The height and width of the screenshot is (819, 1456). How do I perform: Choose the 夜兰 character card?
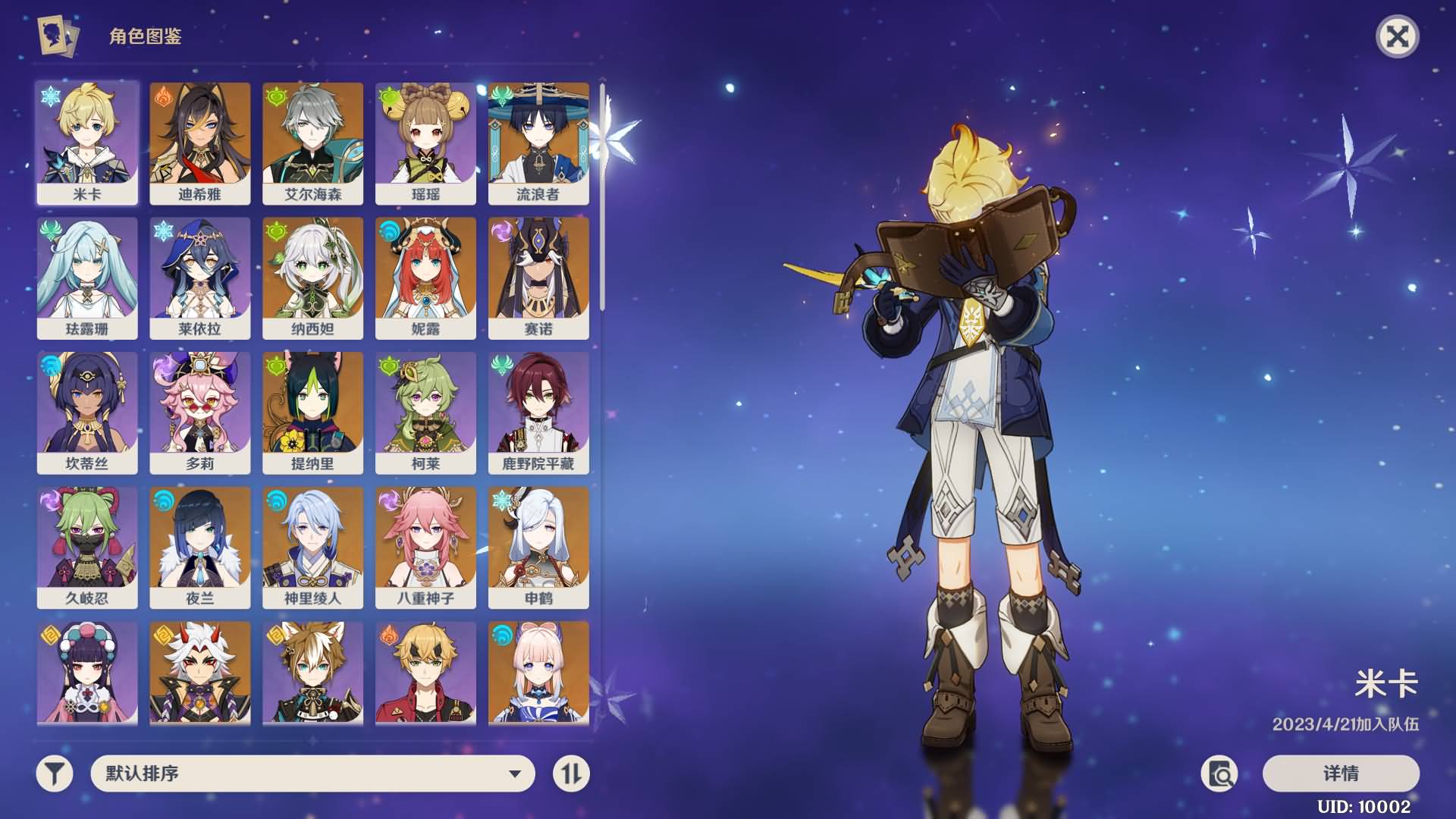pyautogui.click(x=200, y=547)
